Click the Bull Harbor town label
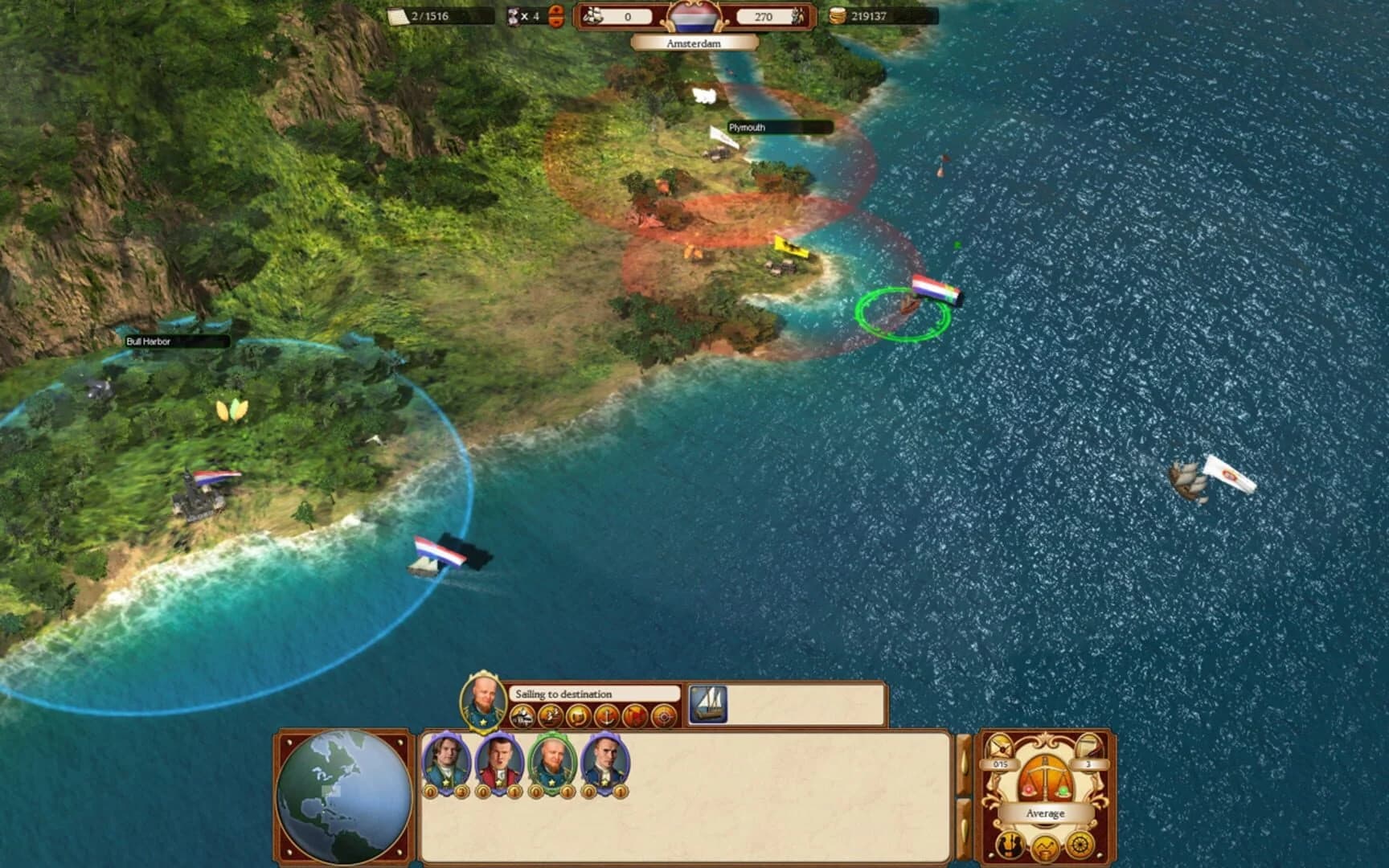Image resolution: width=1389 pixels, height=868 pixels. point(149,341)
